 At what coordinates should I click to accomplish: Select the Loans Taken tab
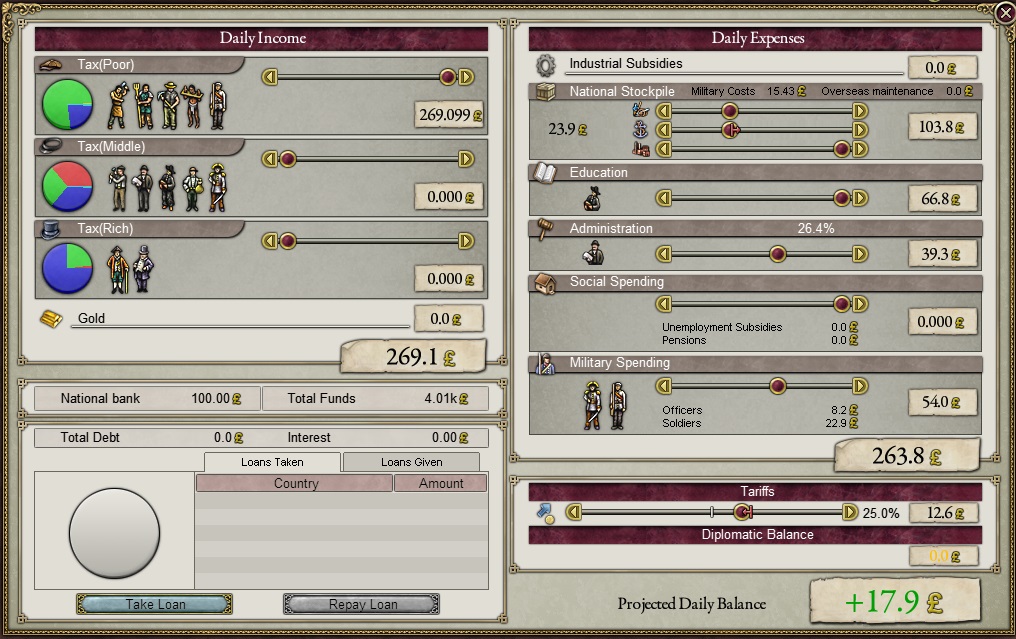pyautogui.click(x=272, y=462)
